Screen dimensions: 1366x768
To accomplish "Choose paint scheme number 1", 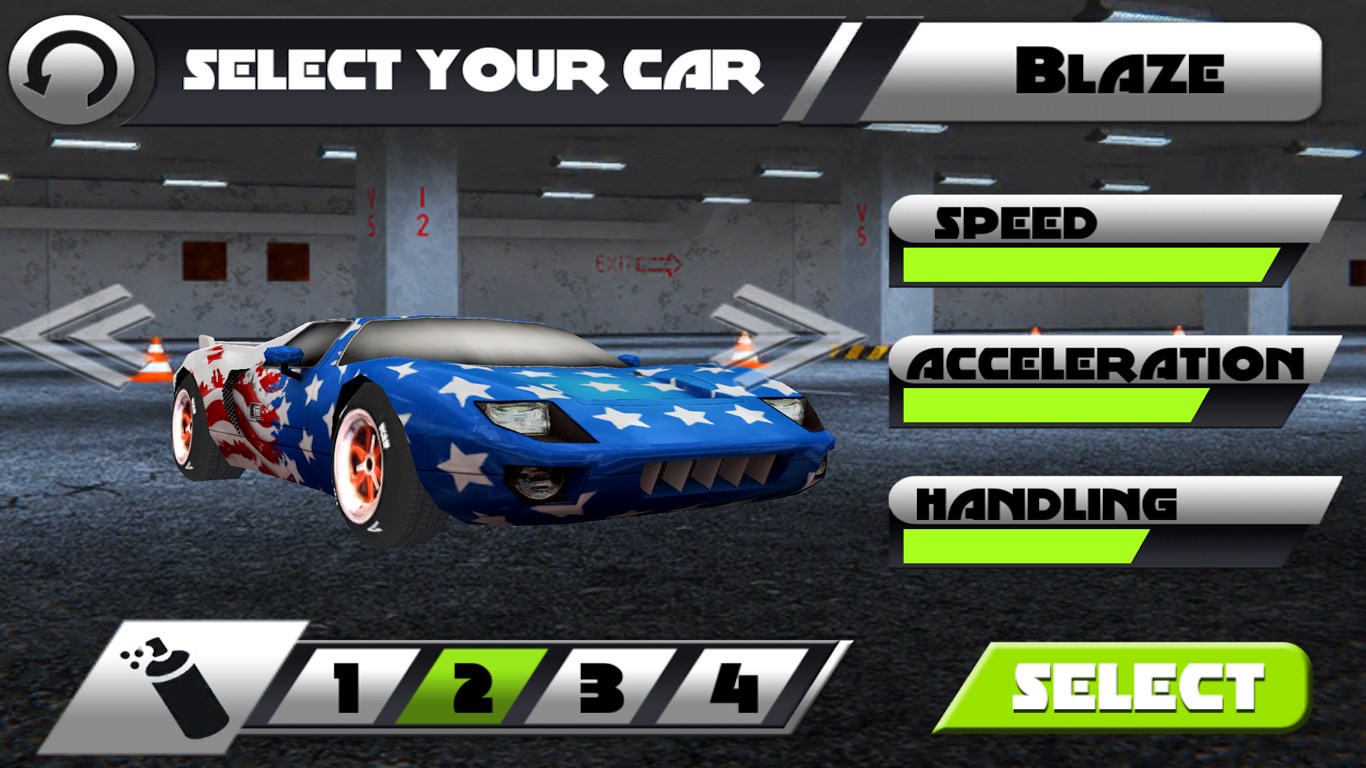I will coord(345,687).
